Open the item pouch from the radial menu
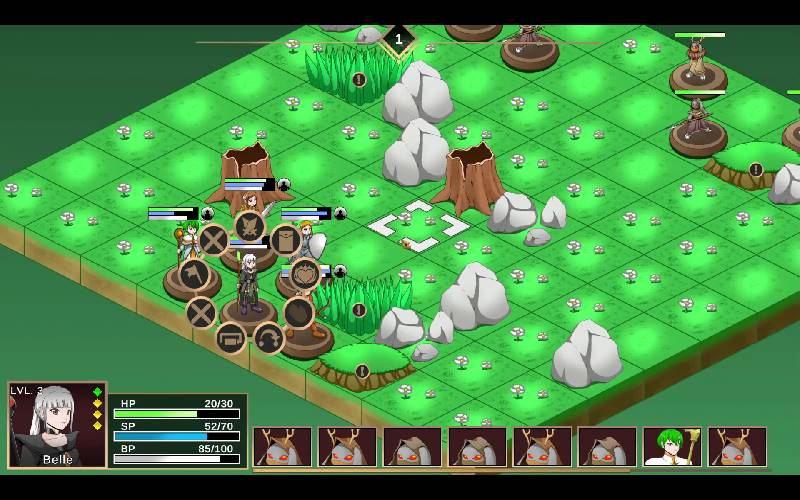The width and height of the screenshot is (800, 500). tap(285, 240)
